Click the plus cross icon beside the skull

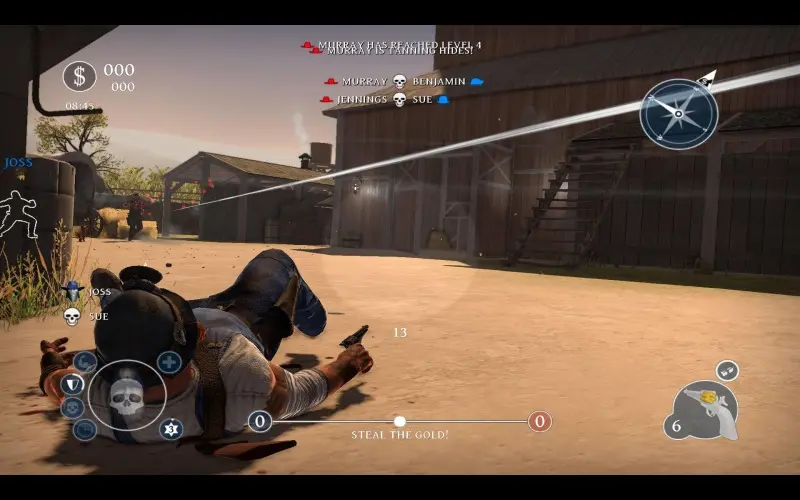pos(169,362)
